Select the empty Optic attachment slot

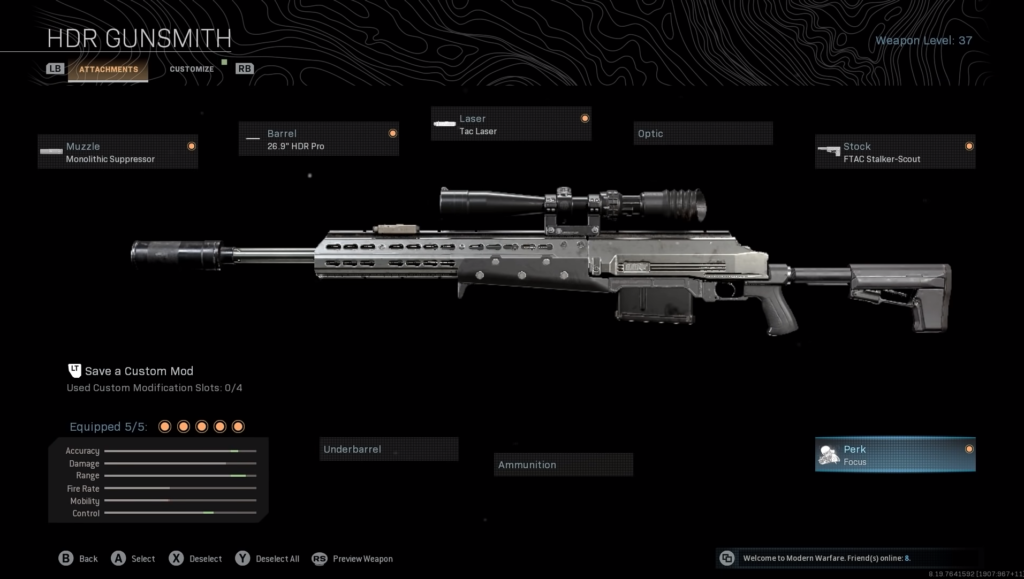click(703, 134)
